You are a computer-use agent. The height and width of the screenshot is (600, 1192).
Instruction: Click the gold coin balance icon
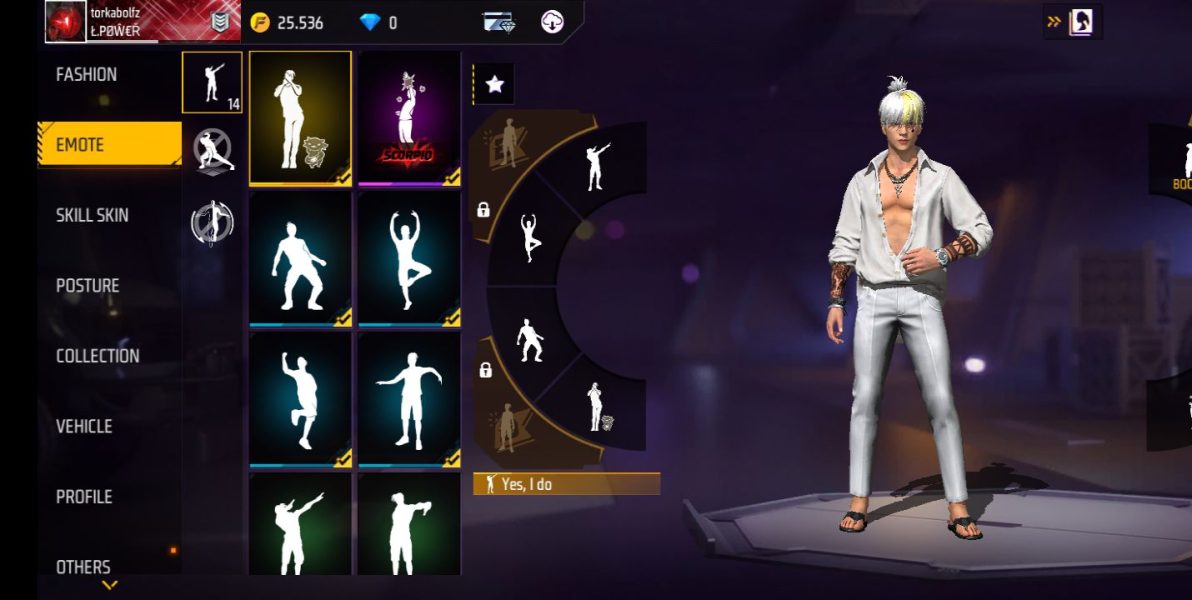(260, 23)
